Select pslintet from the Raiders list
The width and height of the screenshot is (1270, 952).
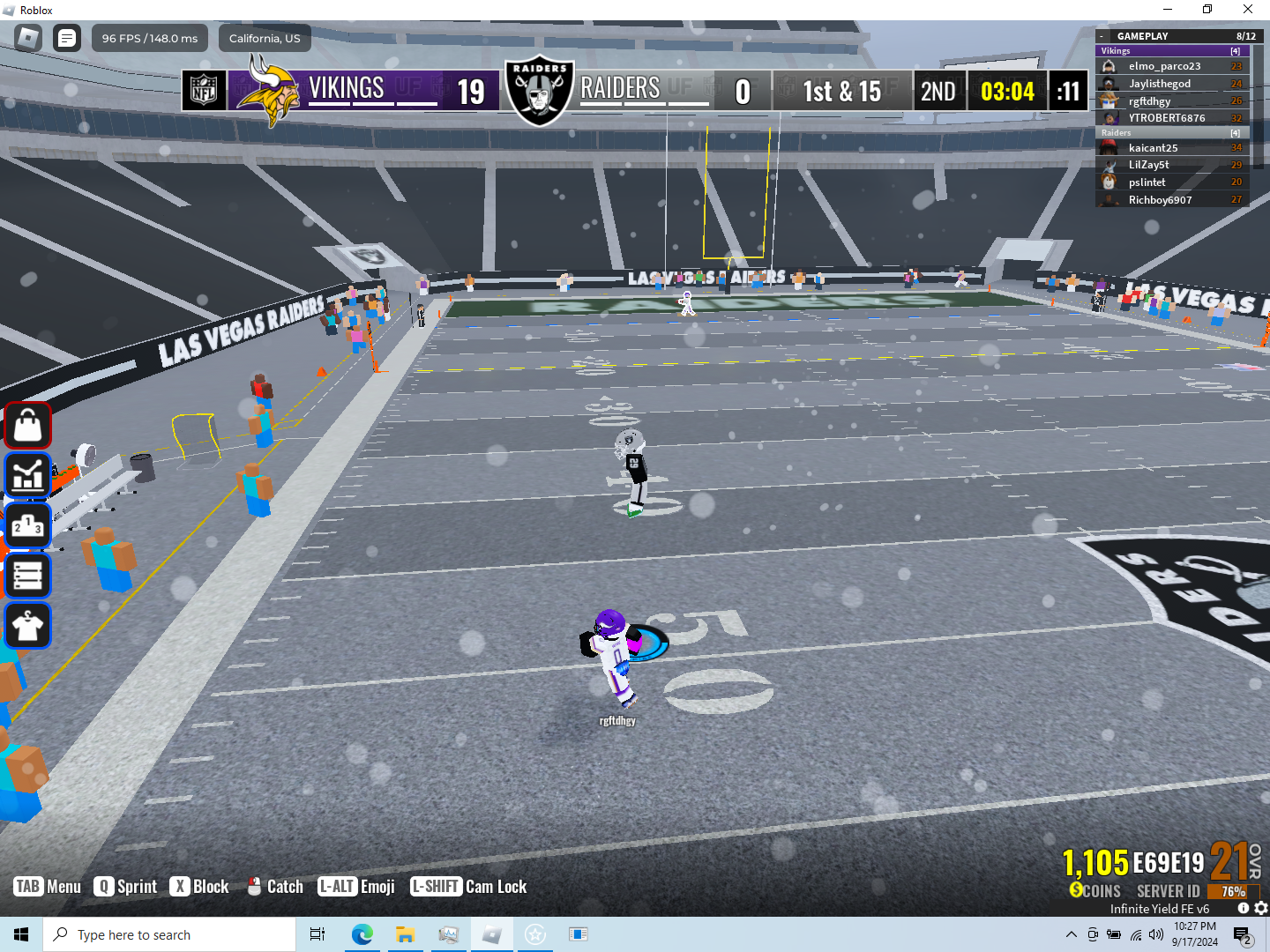click(1147, 182)
